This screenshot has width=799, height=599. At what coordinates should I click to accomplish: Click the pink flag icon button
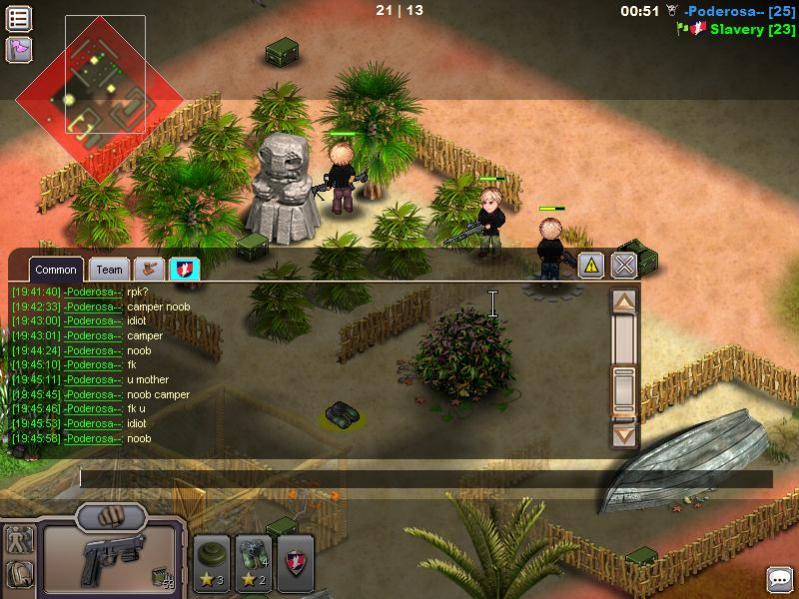pos(19,49)
